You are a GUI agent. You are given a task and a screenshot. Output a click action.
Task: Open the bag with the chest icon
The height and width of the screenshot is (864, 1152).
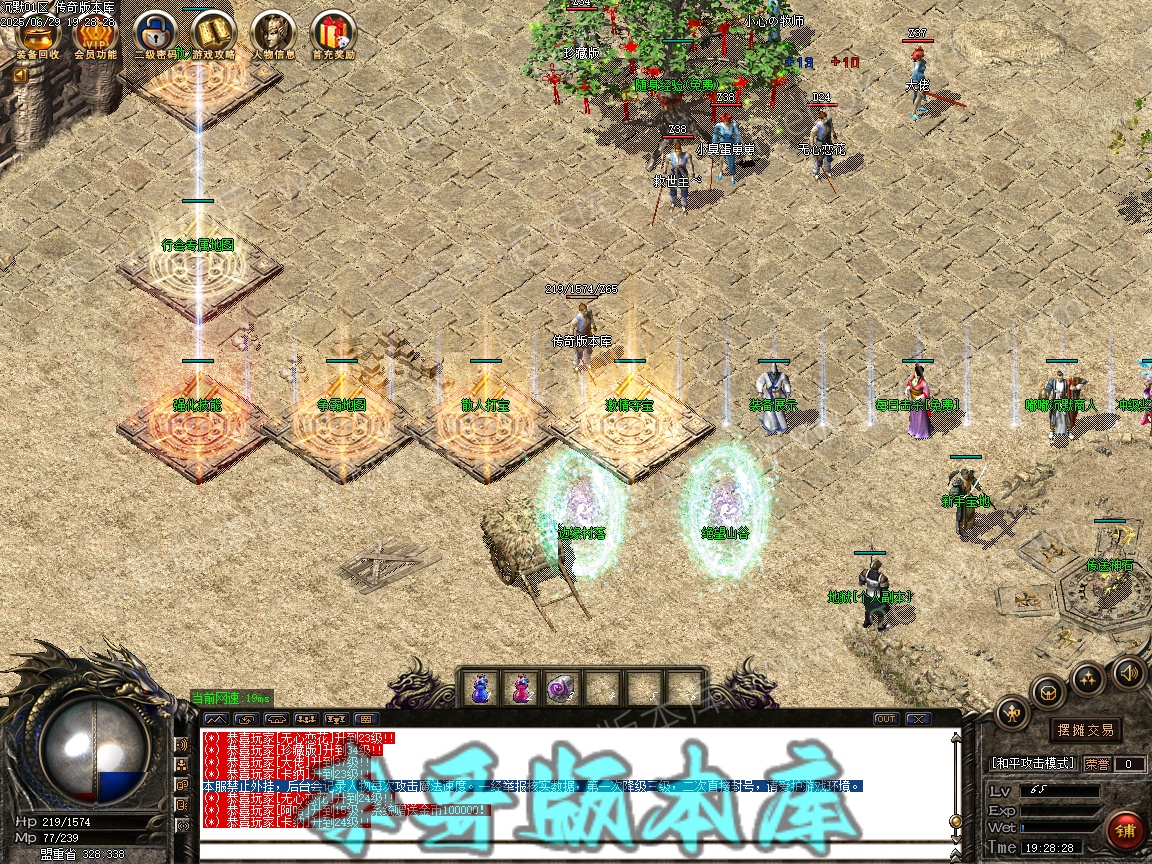[x=1049, y=691]
